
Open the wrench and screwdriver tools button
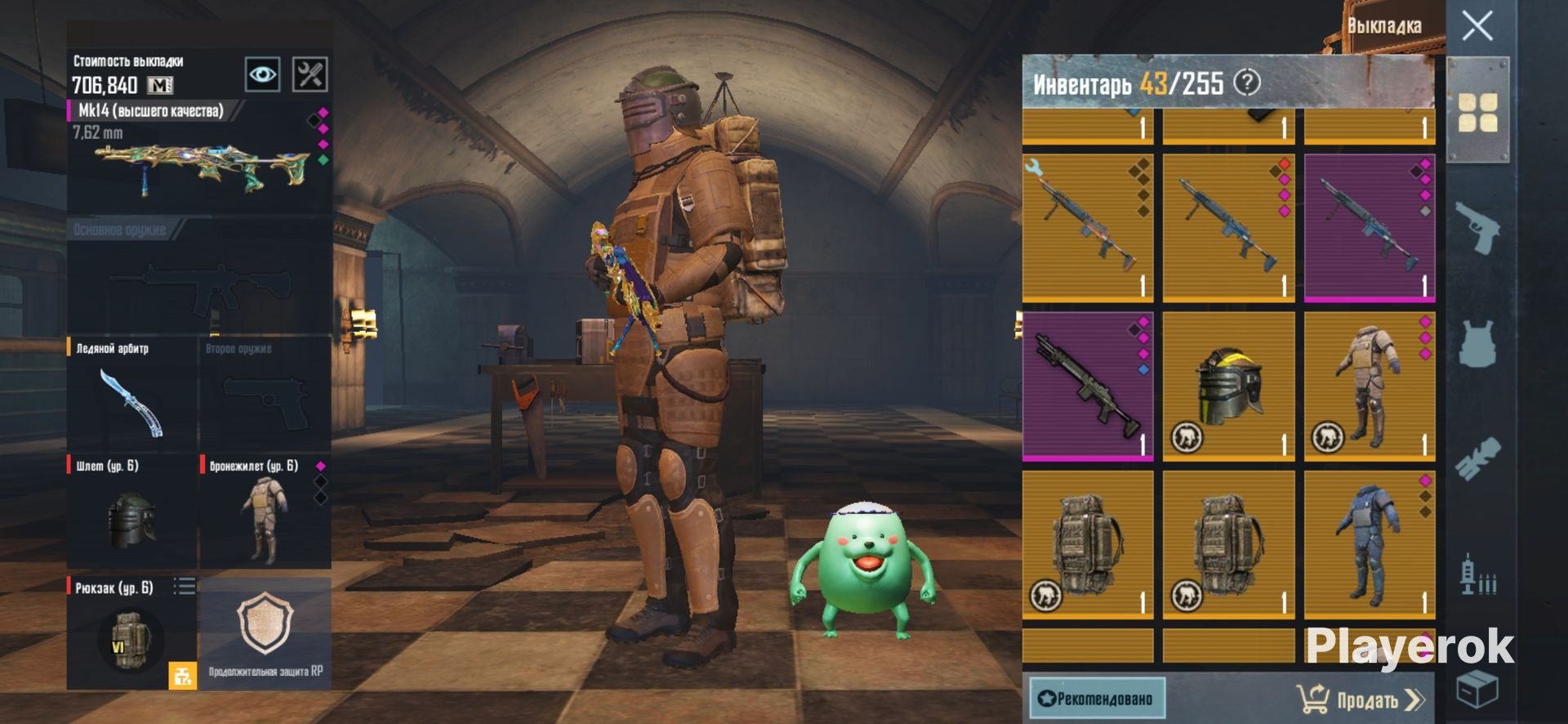click(310, 74)
